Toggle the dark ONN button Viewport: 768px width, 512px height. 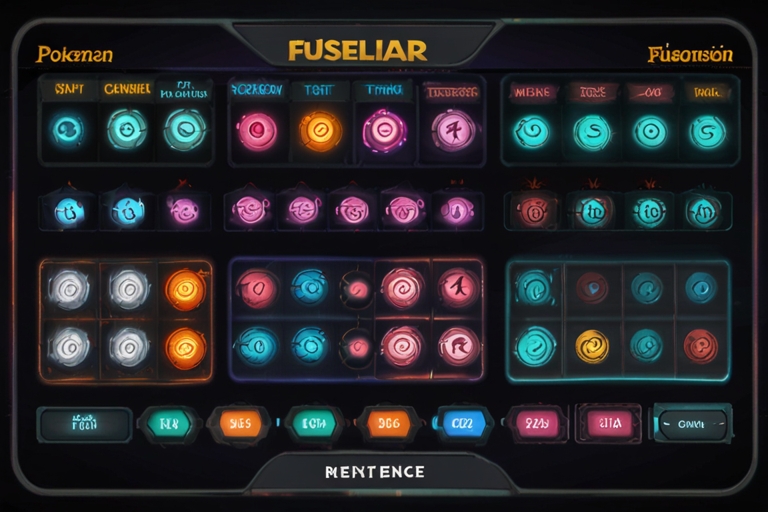click(x=691, y=423)
